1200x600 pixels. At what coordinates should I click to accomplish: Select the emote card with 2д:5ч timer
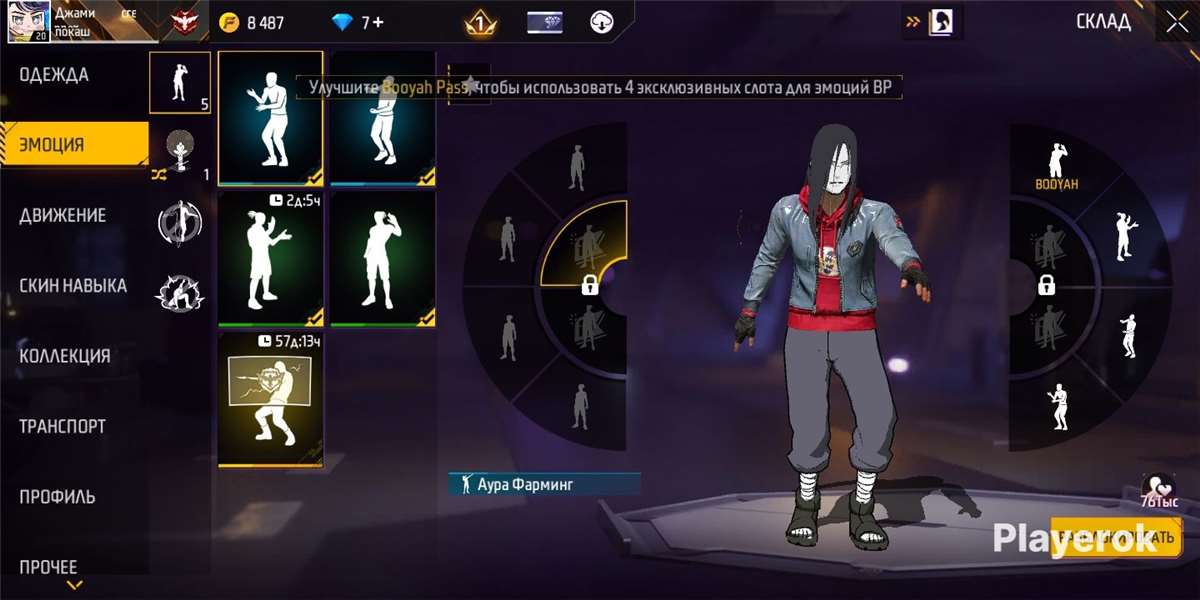tap(270, 259)
